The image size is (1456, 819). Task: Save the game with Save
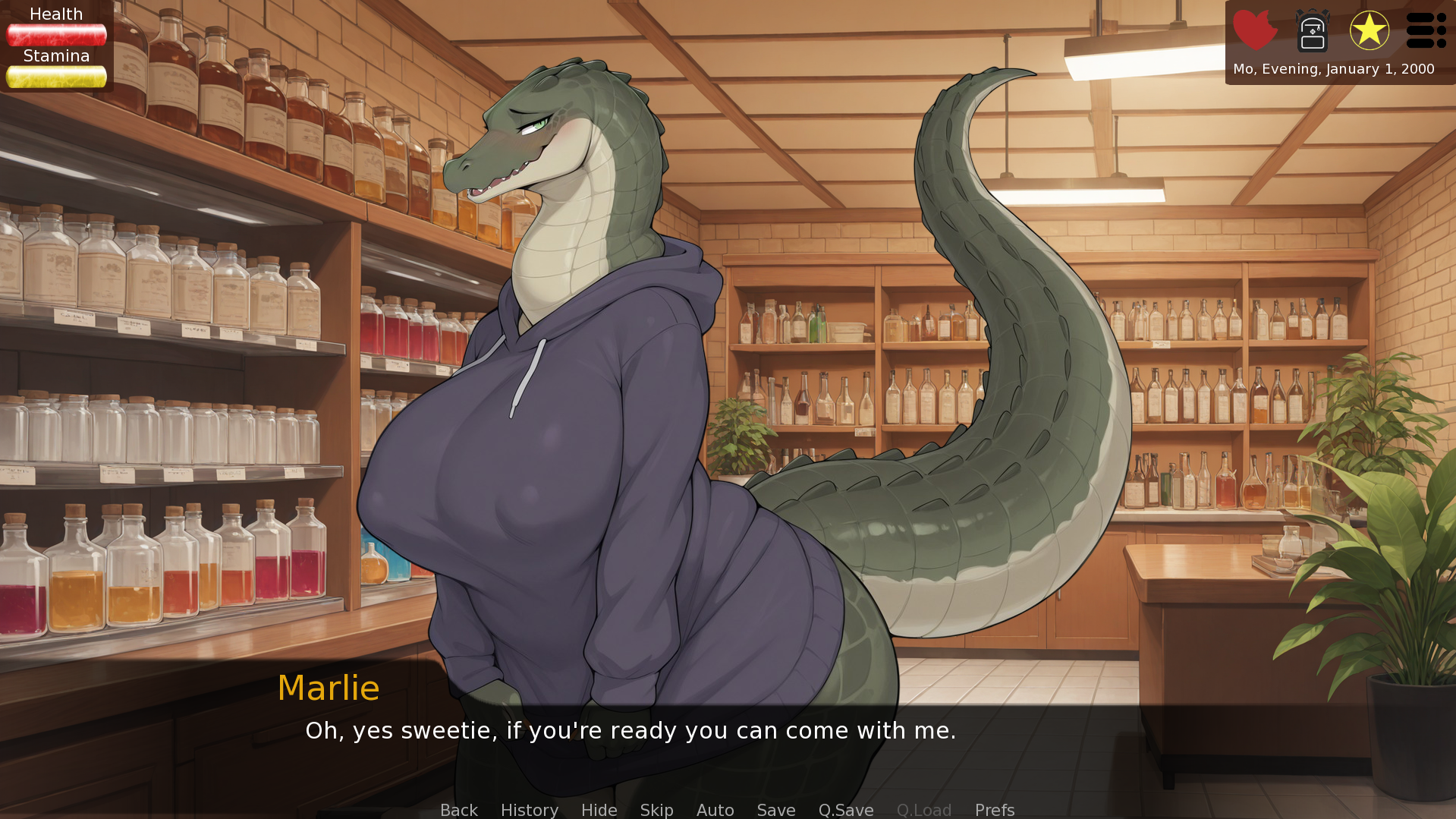click(775, 809)
